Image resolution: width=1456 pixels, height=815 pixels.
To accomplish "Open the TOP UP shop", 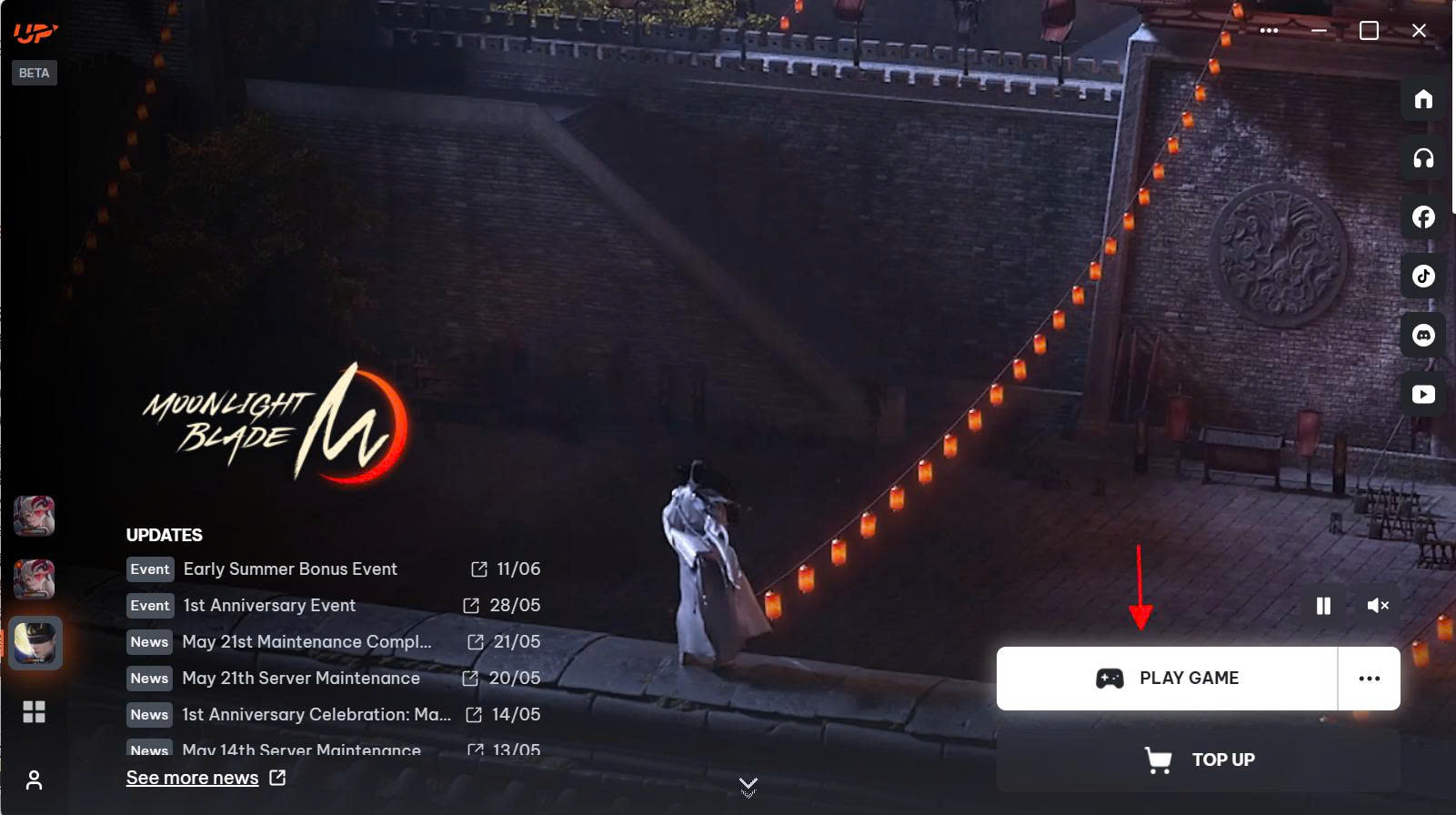I will pyautogui.click(x=1199, y=760).
